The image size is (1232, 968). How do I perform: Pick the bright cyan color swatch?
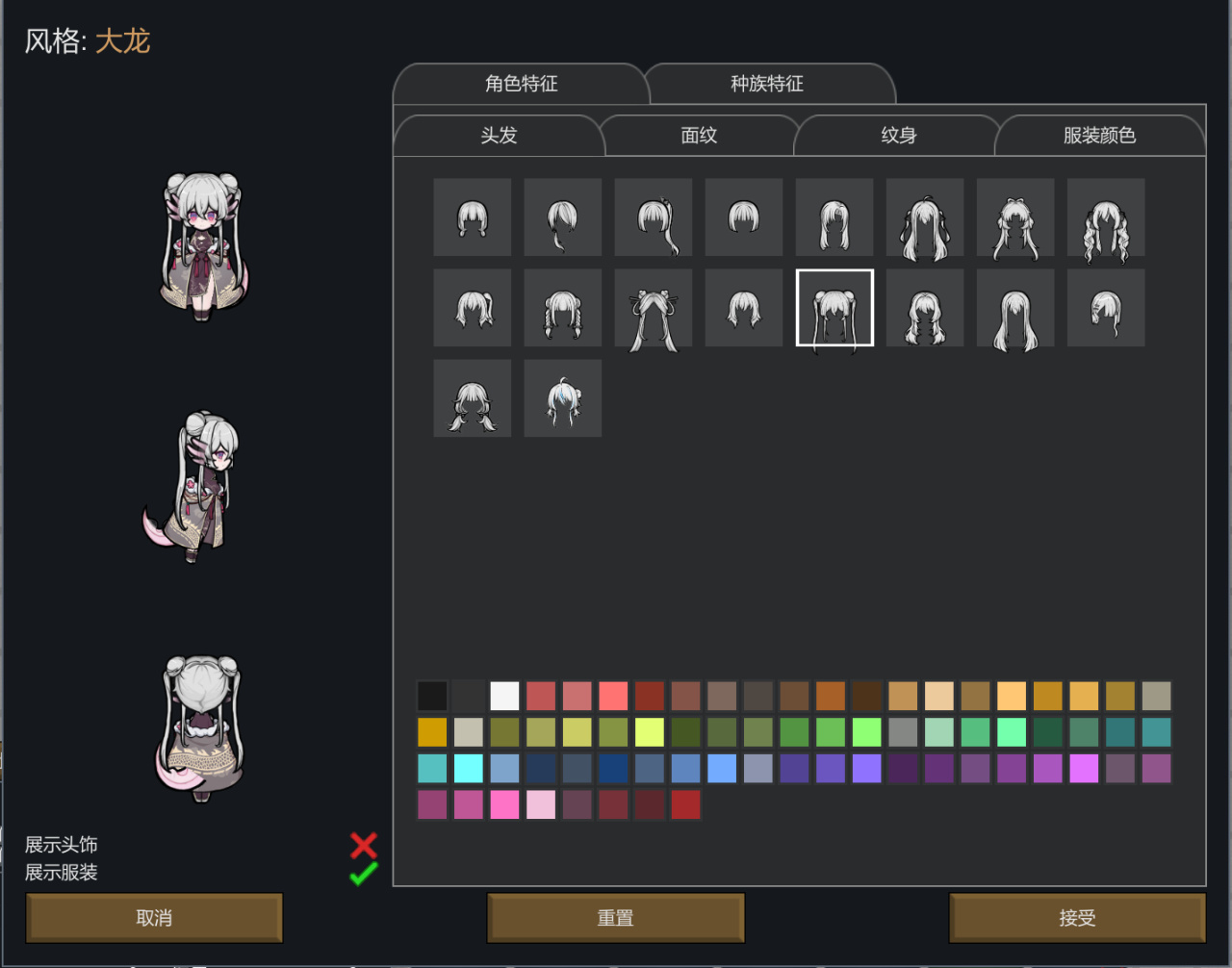click(469, 769)
